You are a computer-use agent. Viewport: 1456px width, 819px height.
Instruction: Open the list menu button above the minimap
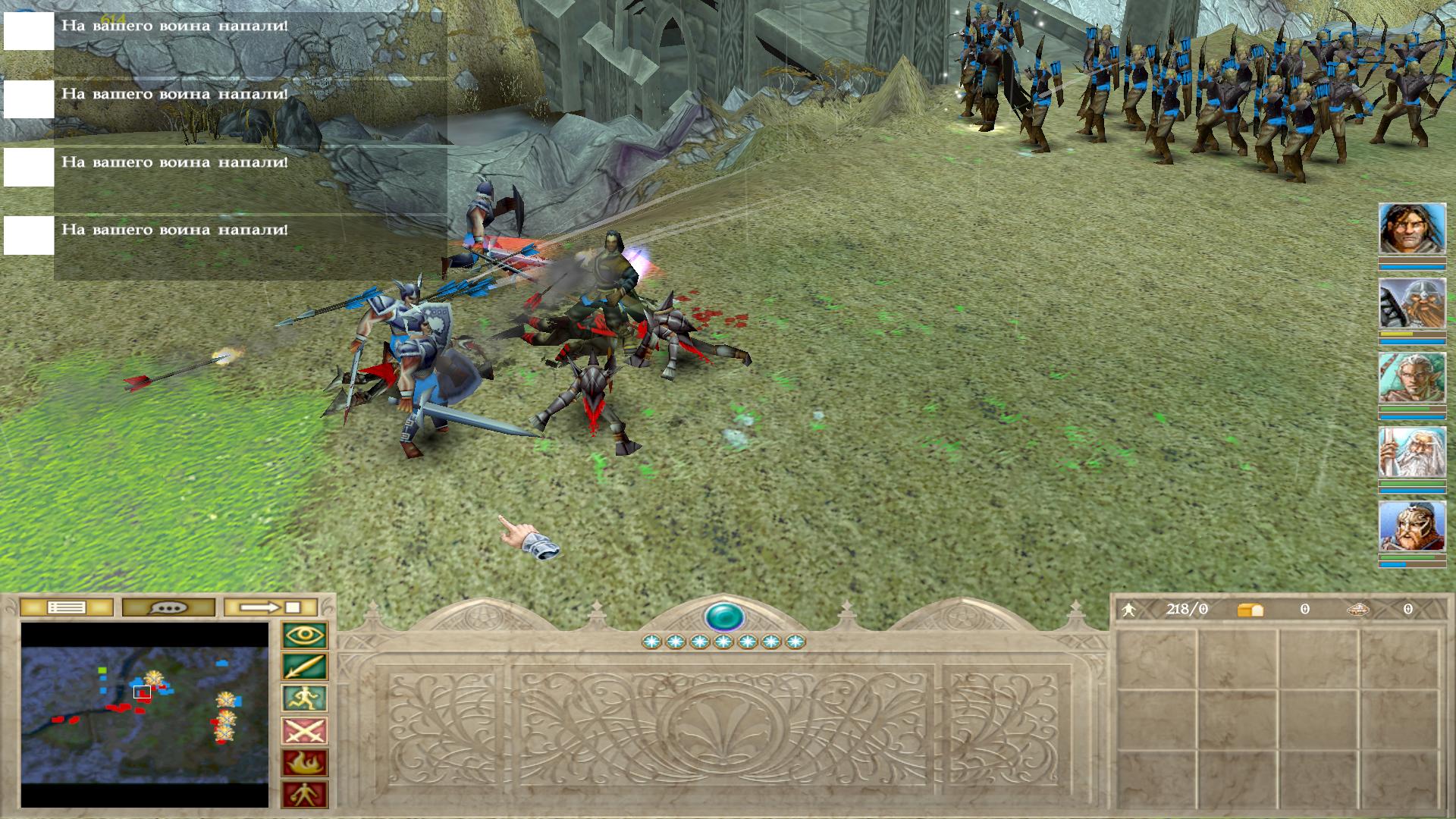(x=66, y=607)
